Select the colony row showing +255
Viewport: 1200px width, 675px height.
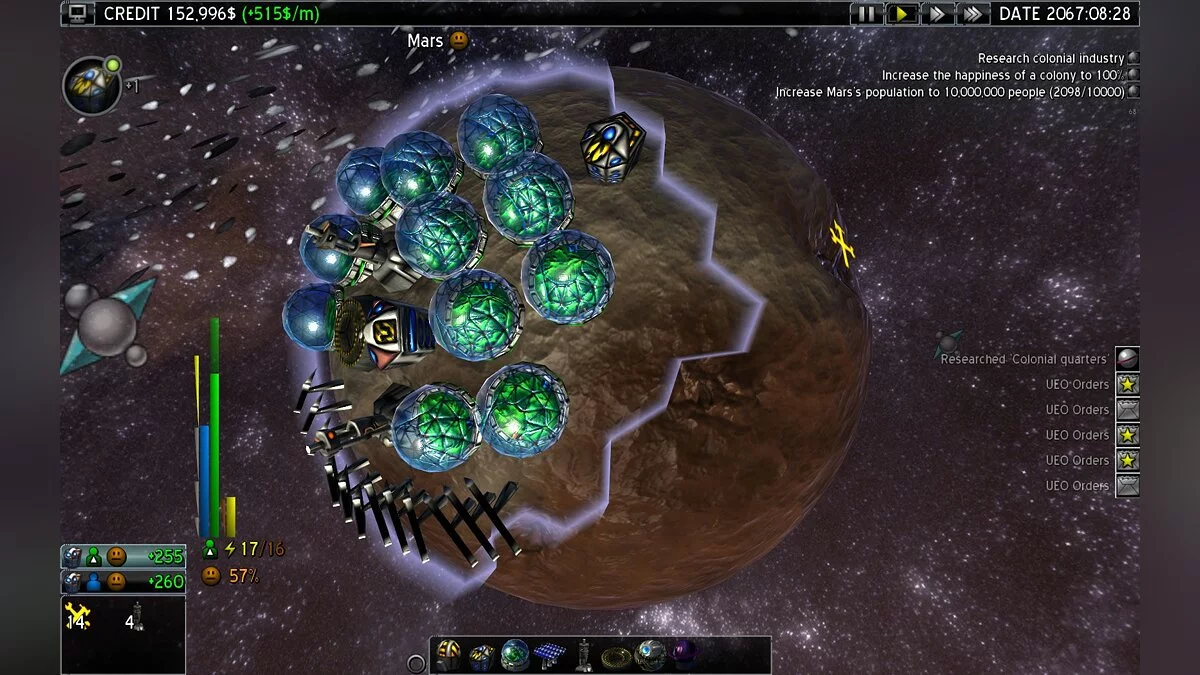[122, 557]
